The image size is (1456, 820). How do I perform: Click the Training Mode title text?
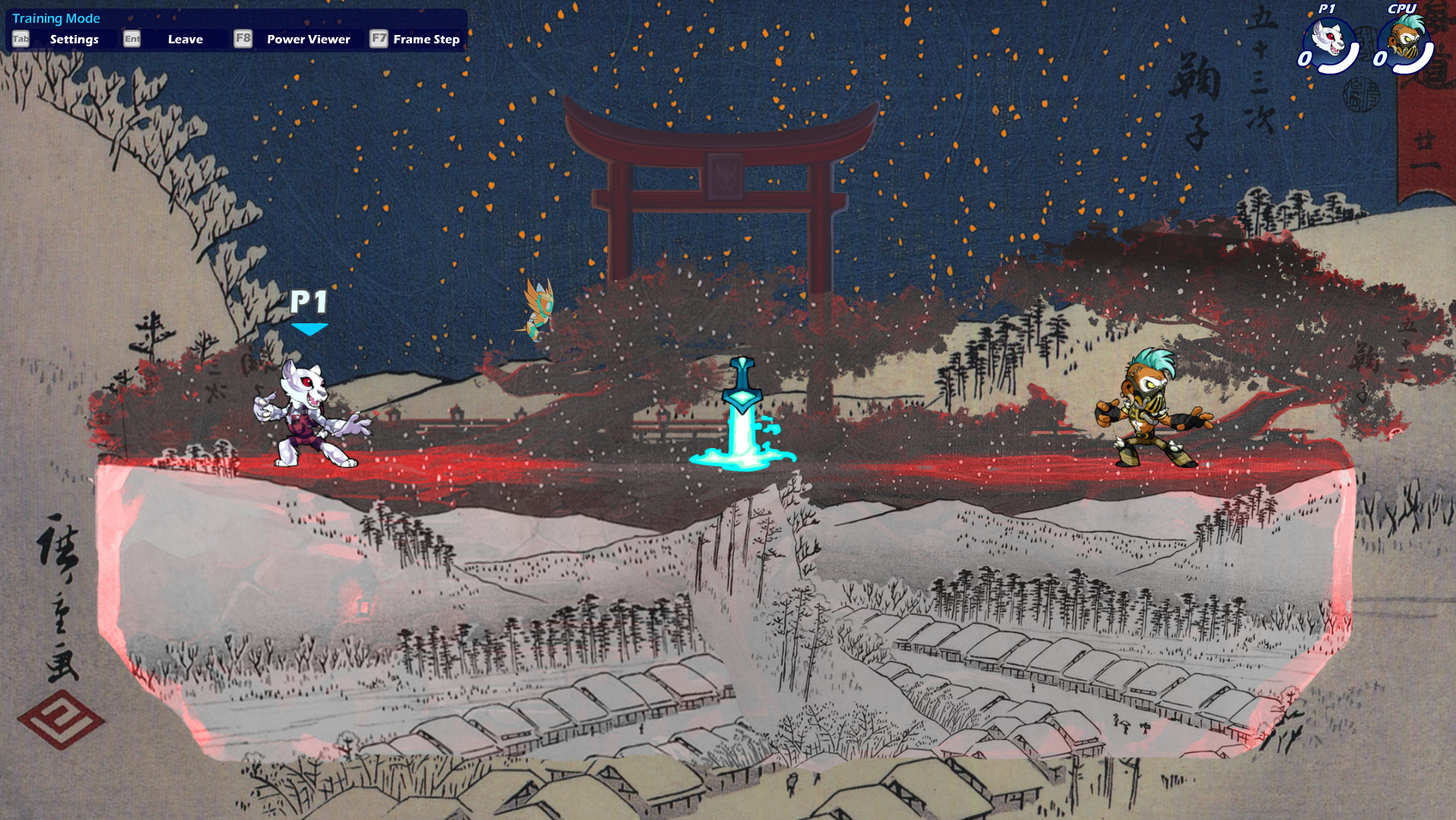click(56, 17)
